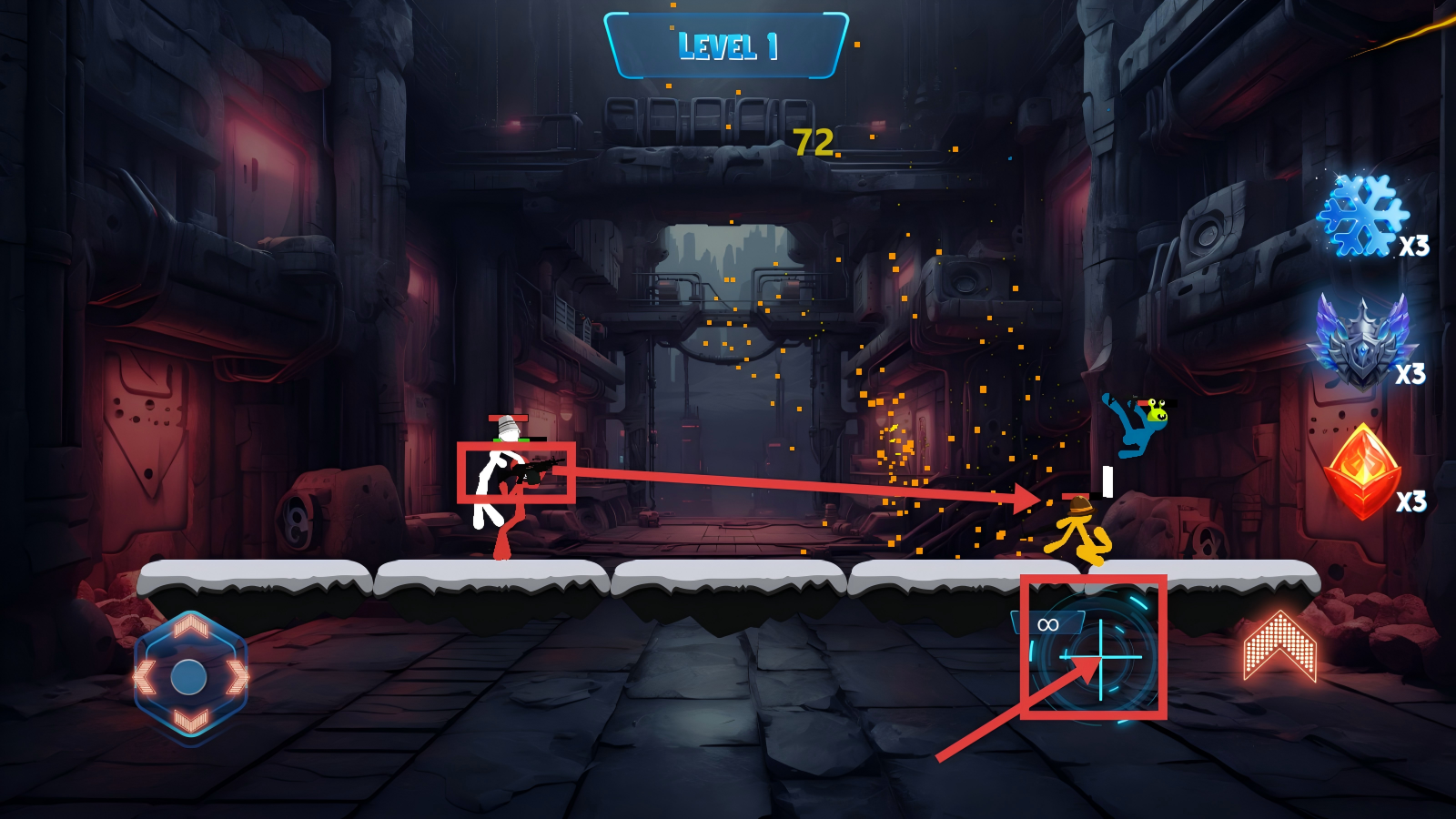Tap the glowing up-arrow jump button
This screenshot has height=819, width=1456.
pyautogui.click(x=1279, y=647)
